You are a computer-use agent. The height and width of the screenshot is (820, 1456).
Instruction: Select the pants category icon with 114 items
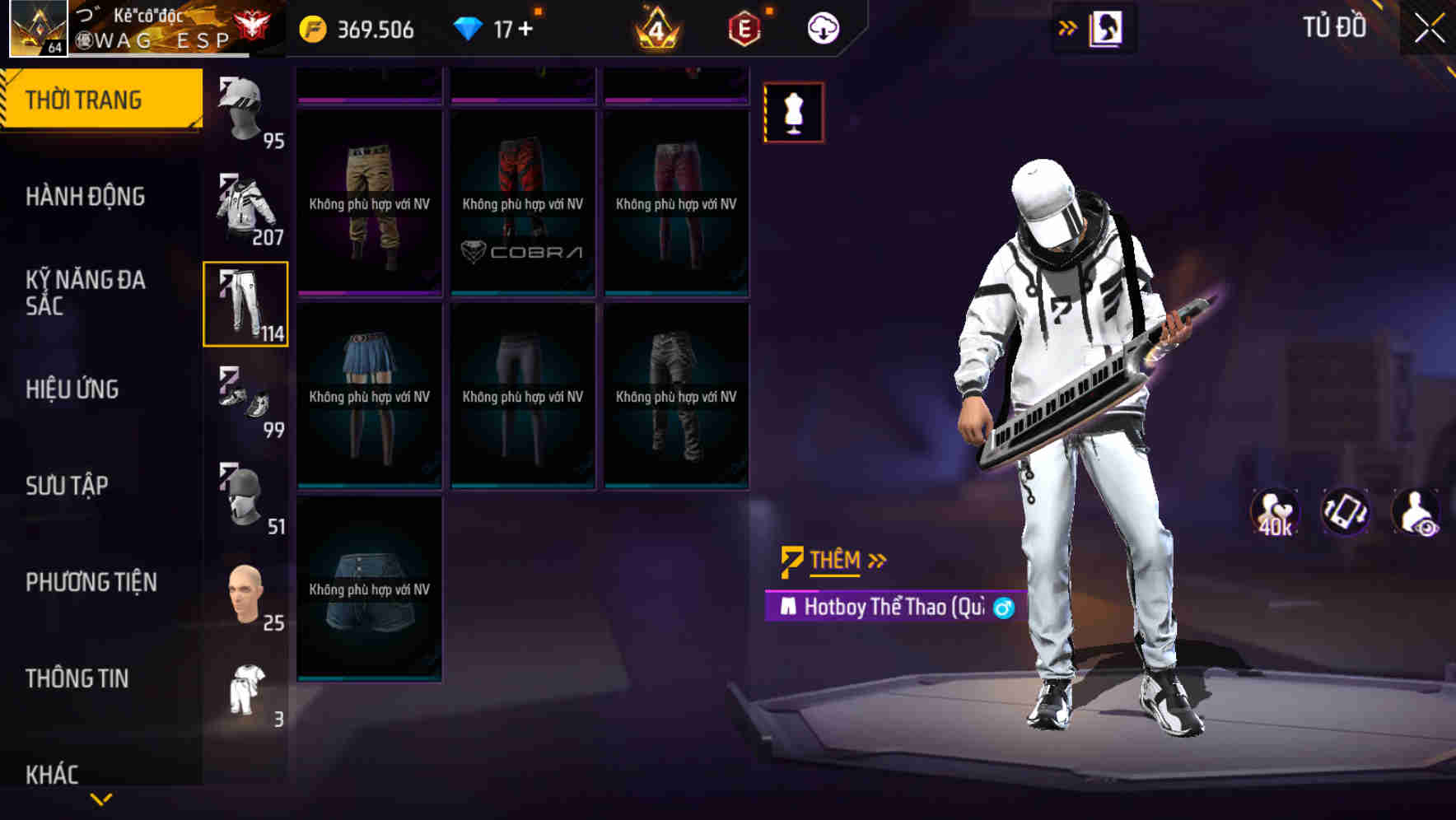click(245, 305)
